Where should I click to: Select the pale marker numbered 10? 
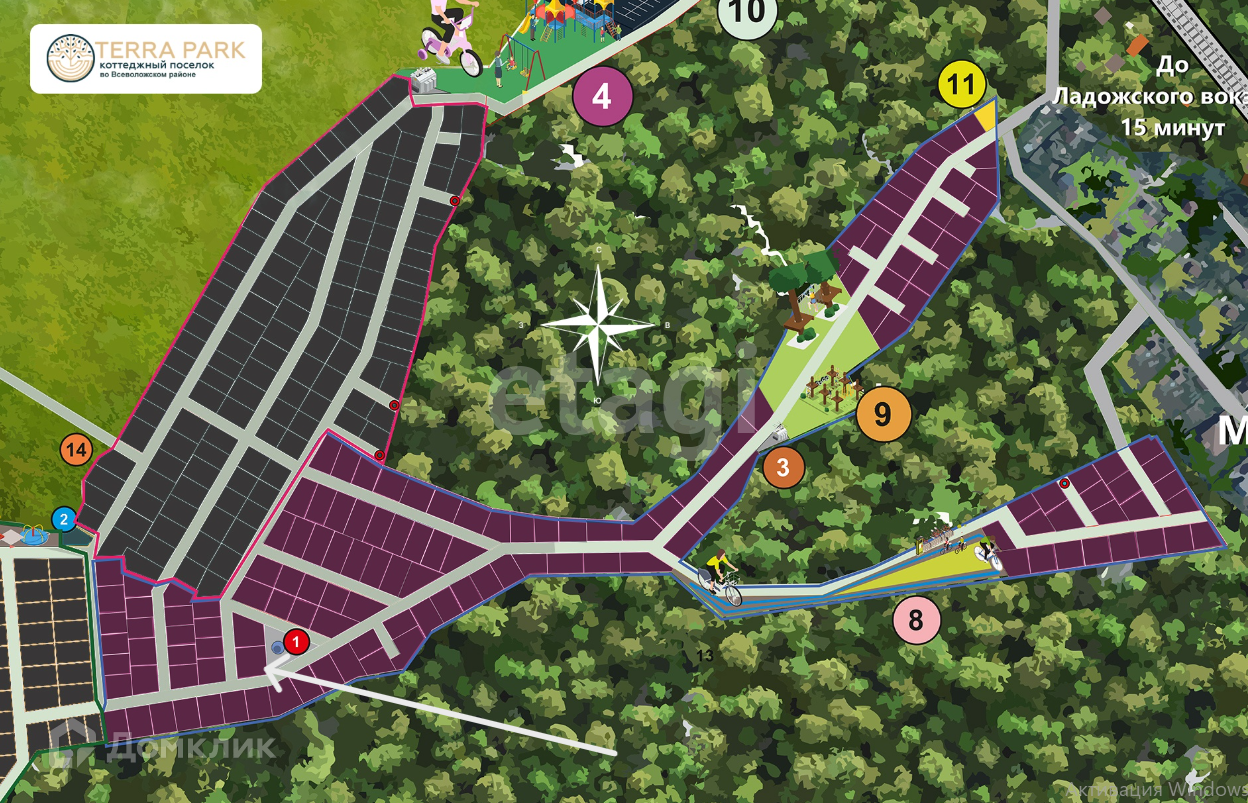click(748, 15)
